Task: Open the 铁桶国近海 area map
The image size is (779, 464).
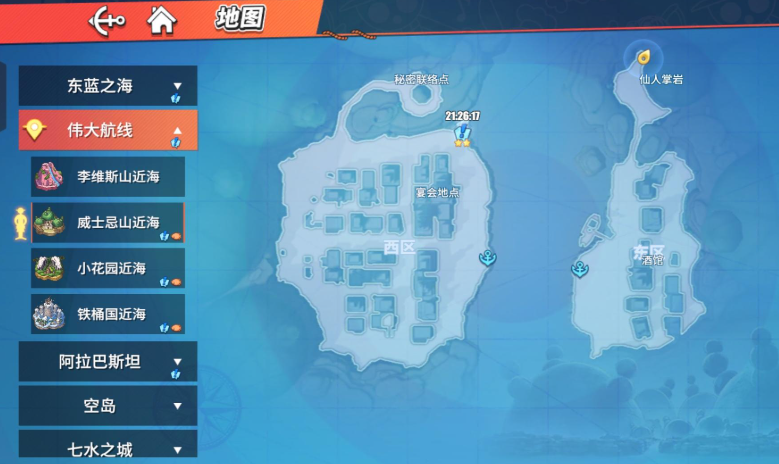Action: (x=108, y=314)
